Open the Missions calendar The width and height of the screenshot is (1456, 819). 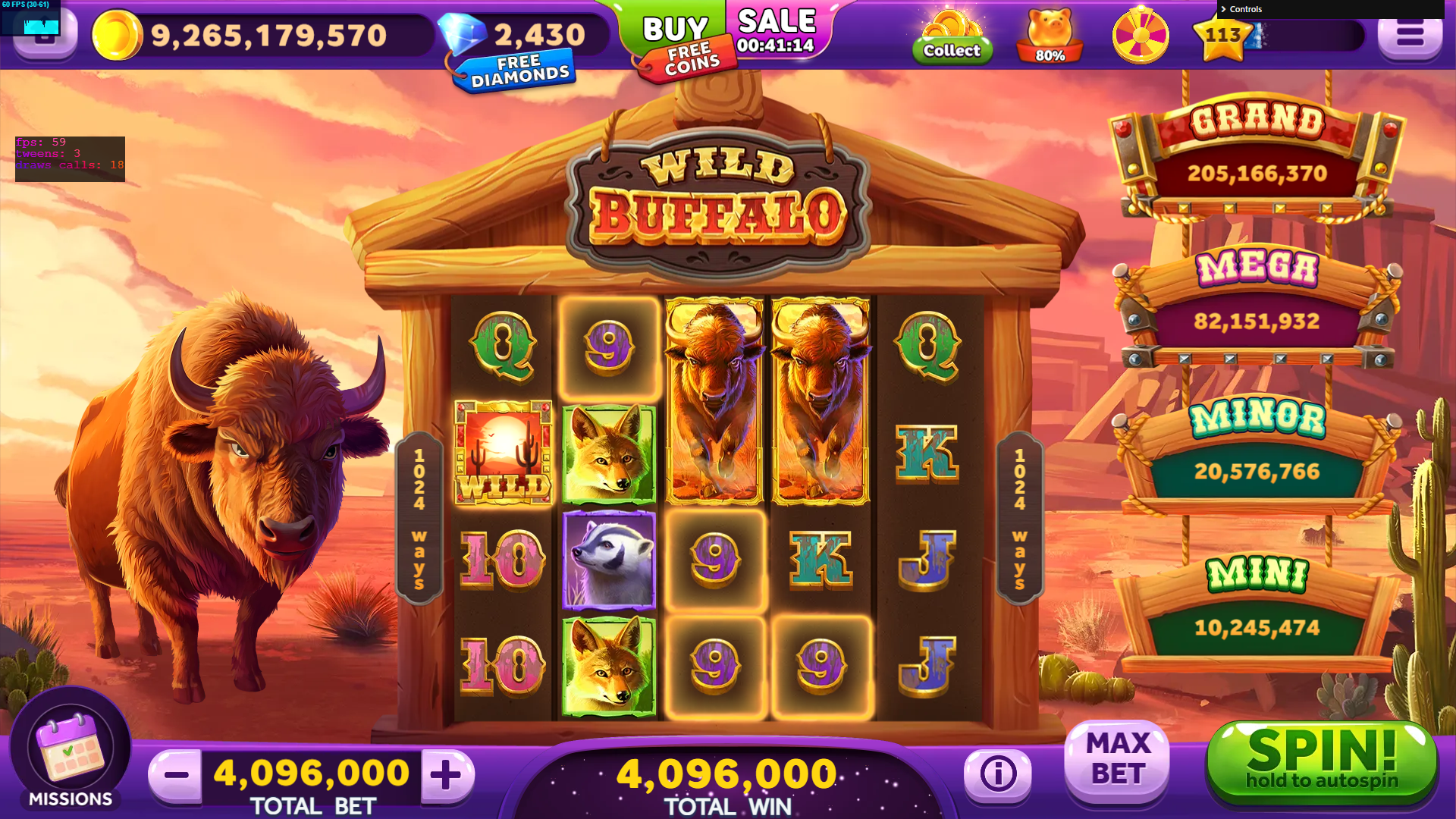(70, 751)
